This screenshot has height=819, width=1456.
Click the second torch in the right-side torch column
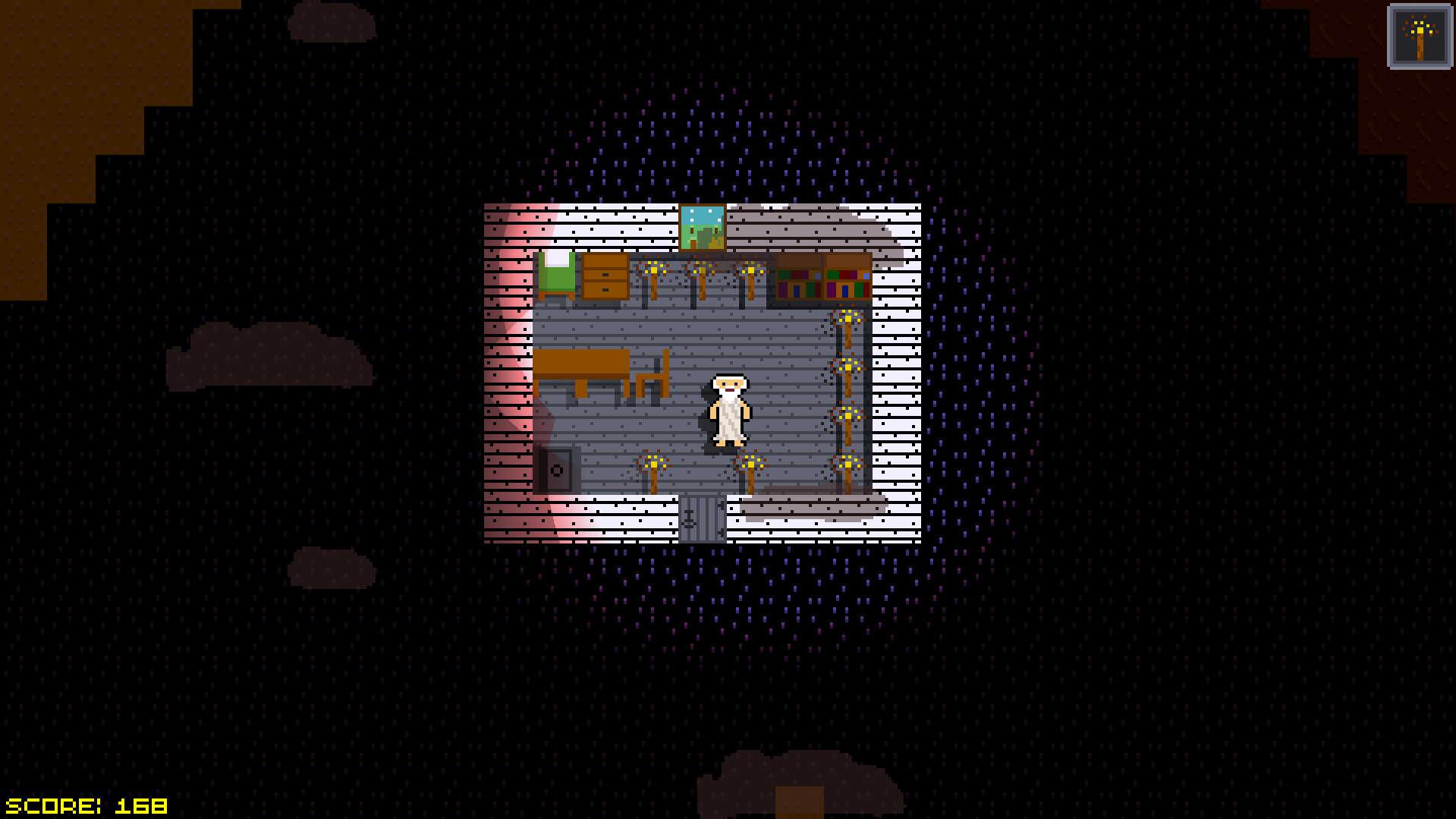click(847, 366)
